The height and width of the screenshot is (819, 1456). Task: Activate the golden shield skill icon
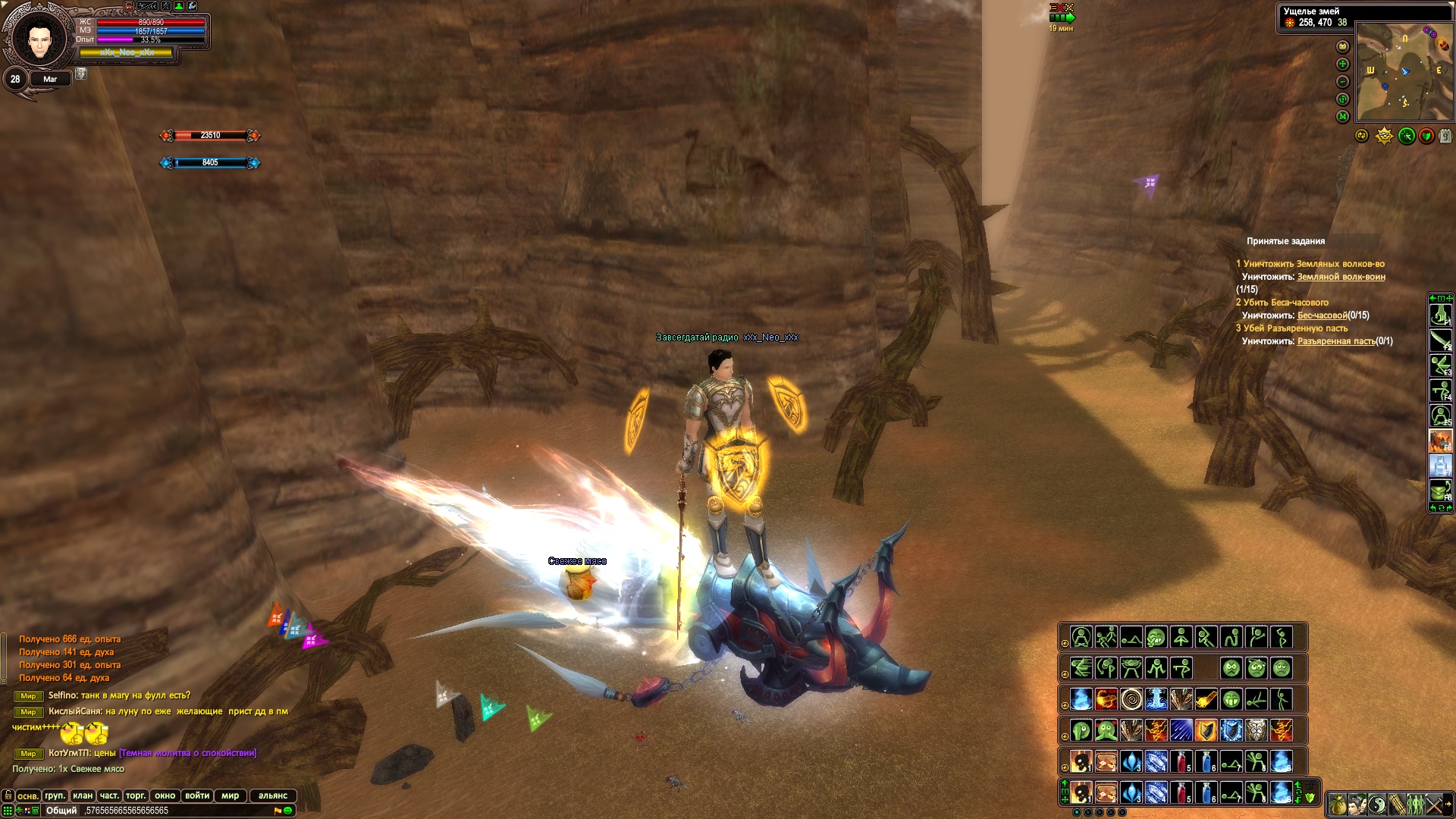pos(1206,730)
